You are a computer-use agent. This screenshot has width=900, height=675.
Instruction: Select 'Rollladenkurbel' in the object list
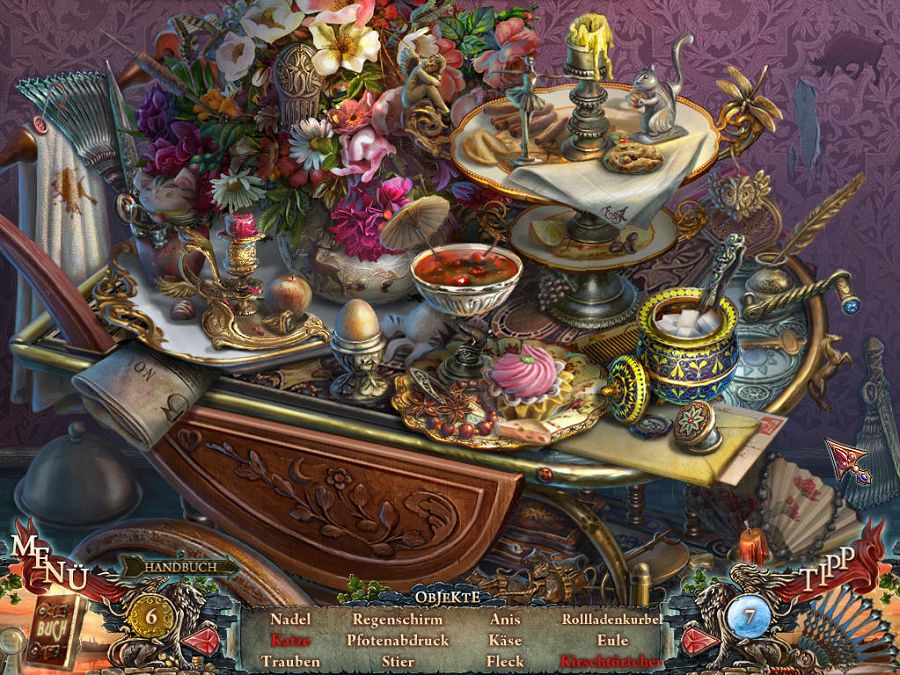click(611, 620)
